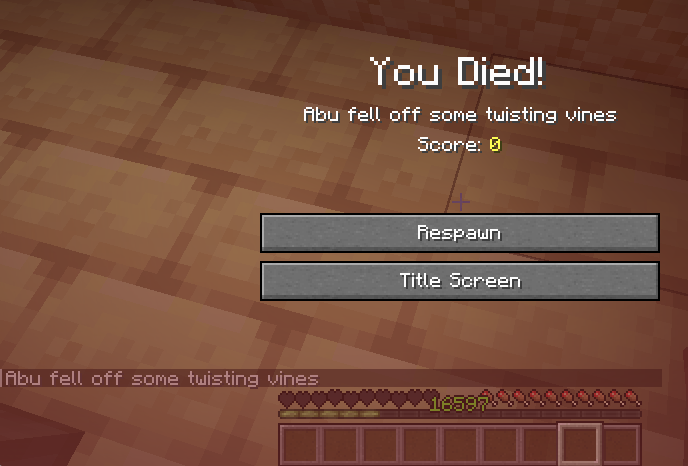
Task: Click the Respawn button
Action: click(459, 233)
